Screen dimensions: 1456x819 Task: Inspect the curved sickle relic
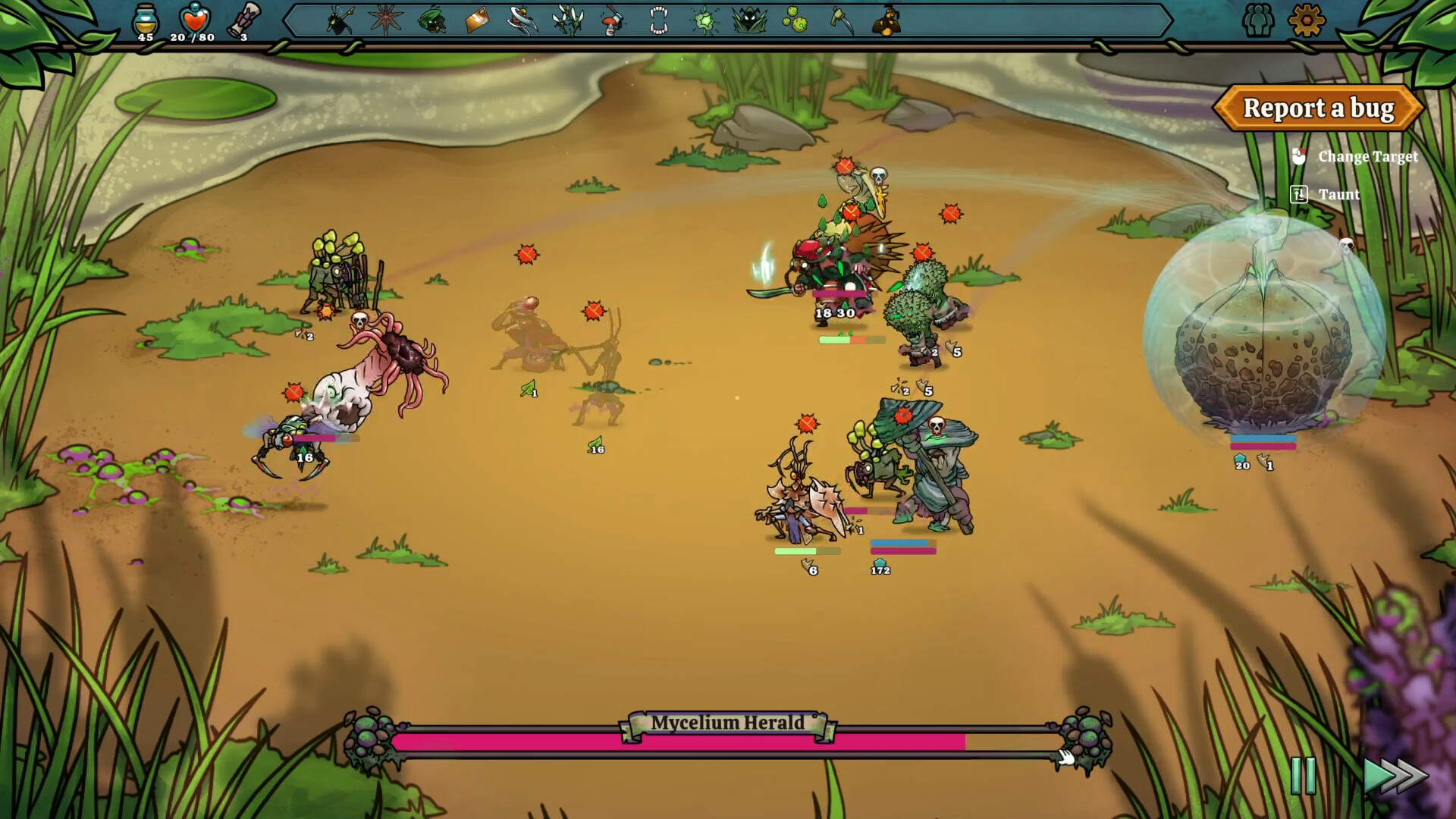tap(841, 20)
